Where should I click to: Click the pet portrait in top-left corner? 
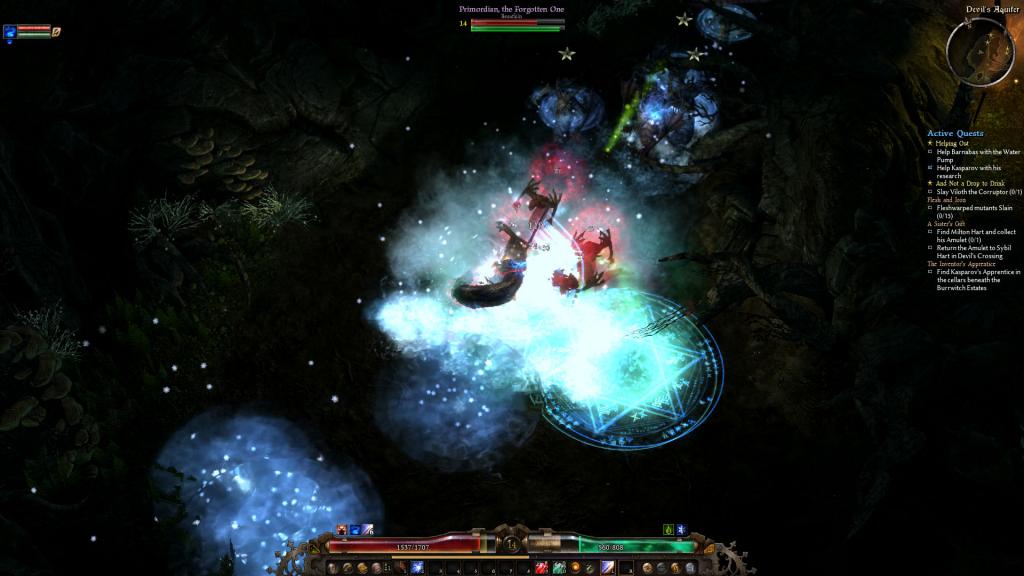coord(10,31)
